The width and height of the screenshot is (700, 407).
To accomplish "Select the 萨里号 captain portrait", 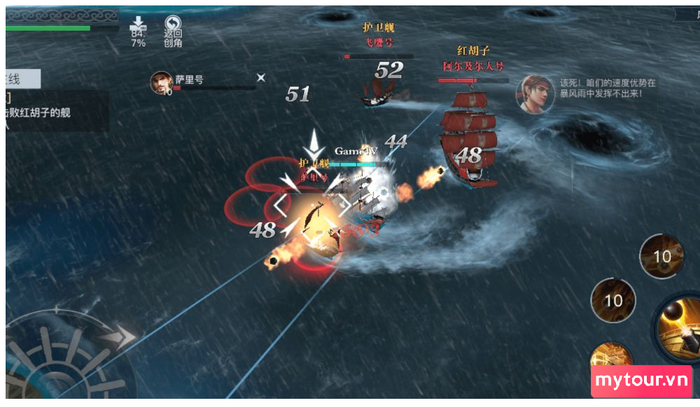I will [159, 81].
